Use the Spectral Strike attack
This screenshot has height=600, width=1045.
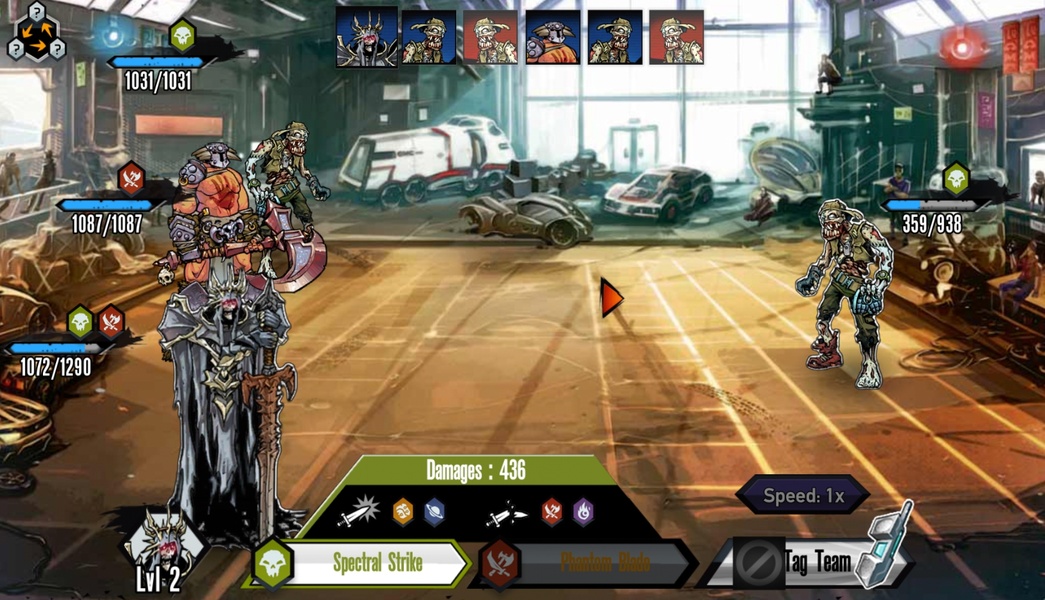click(376, 563)
